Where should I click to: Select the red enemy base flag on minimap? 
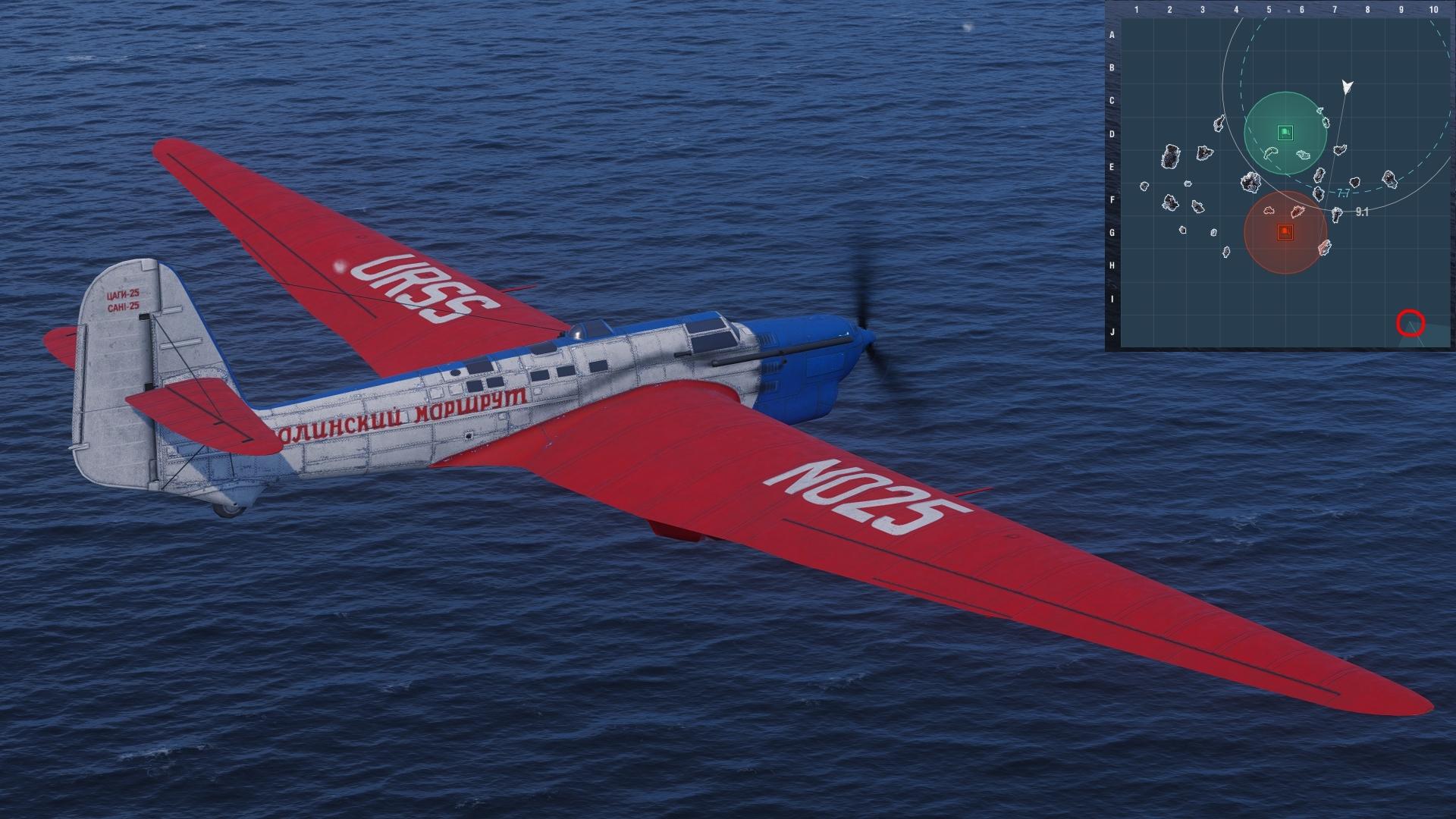1285,231
